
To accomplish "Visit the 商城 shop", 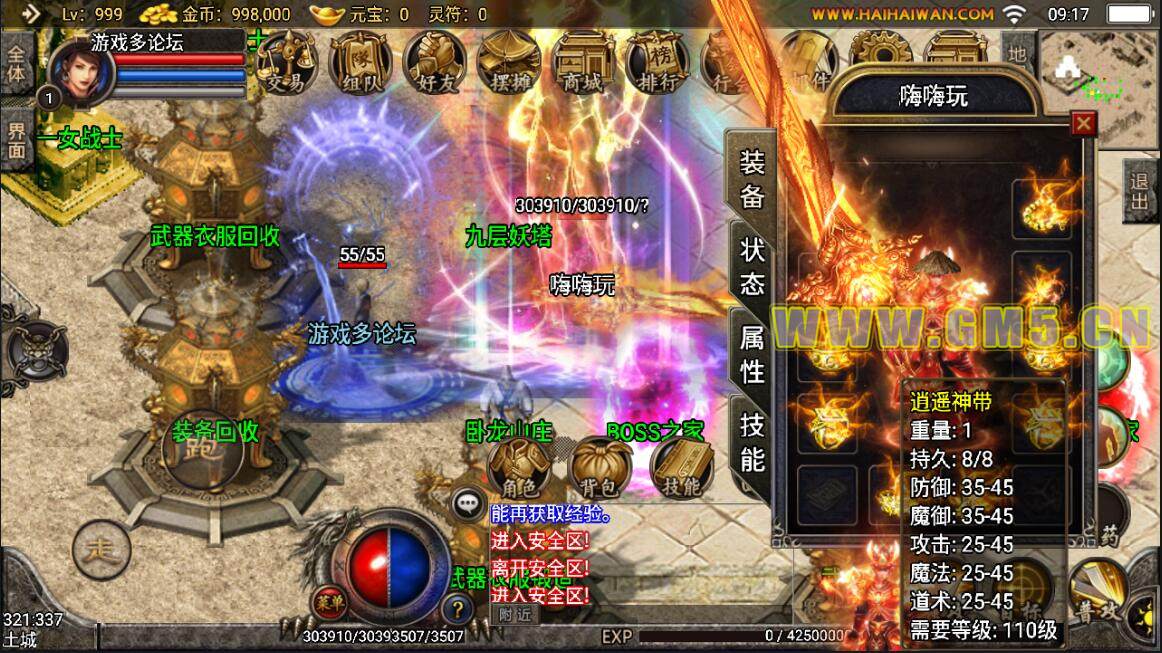I will [x=582, y=62].
